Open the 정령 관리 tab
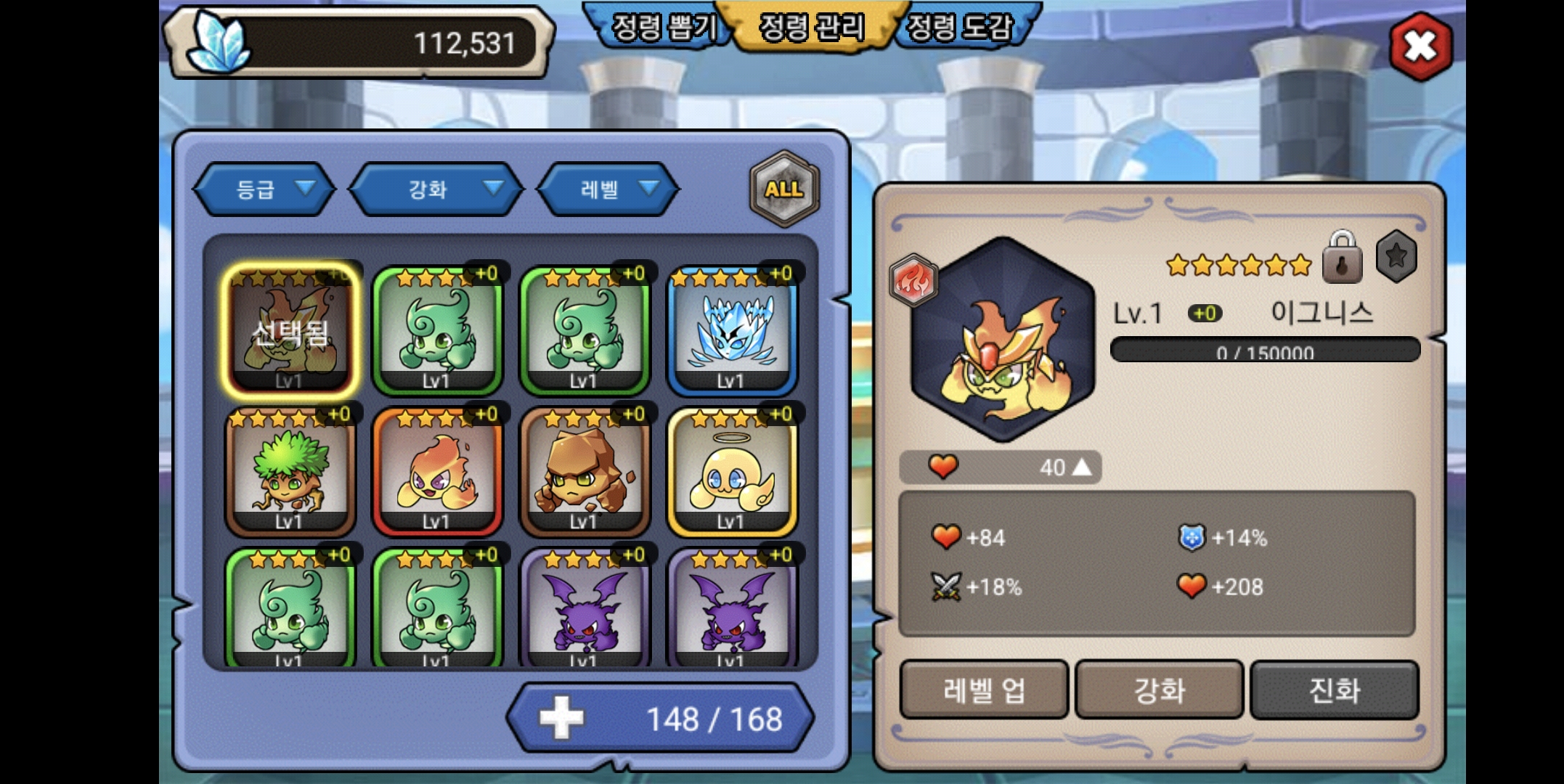Viewport: 1564px width, 784px height. (x=812, y=28)
